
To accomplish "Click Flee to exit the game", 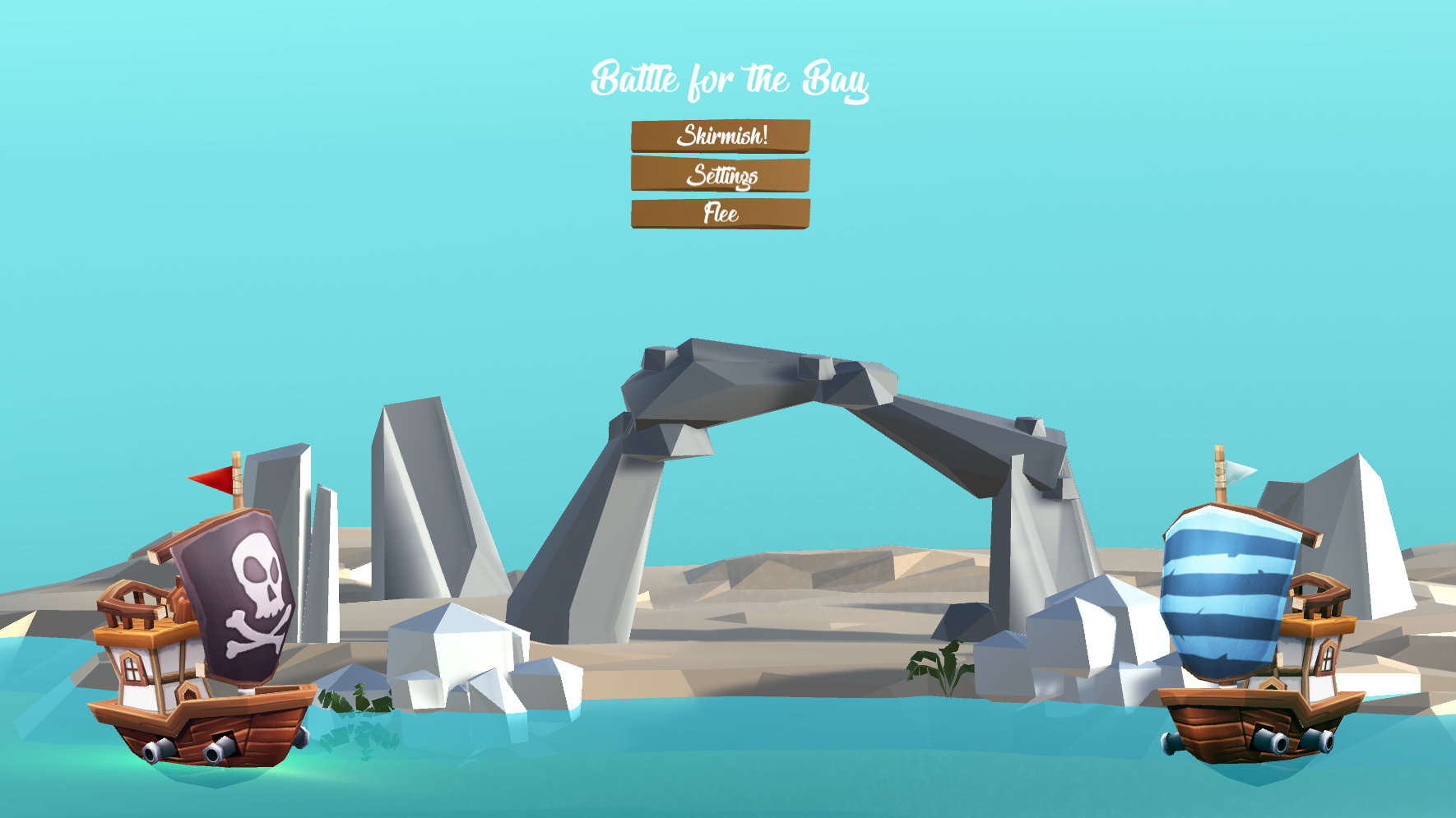I will click(x=721, y=215).
